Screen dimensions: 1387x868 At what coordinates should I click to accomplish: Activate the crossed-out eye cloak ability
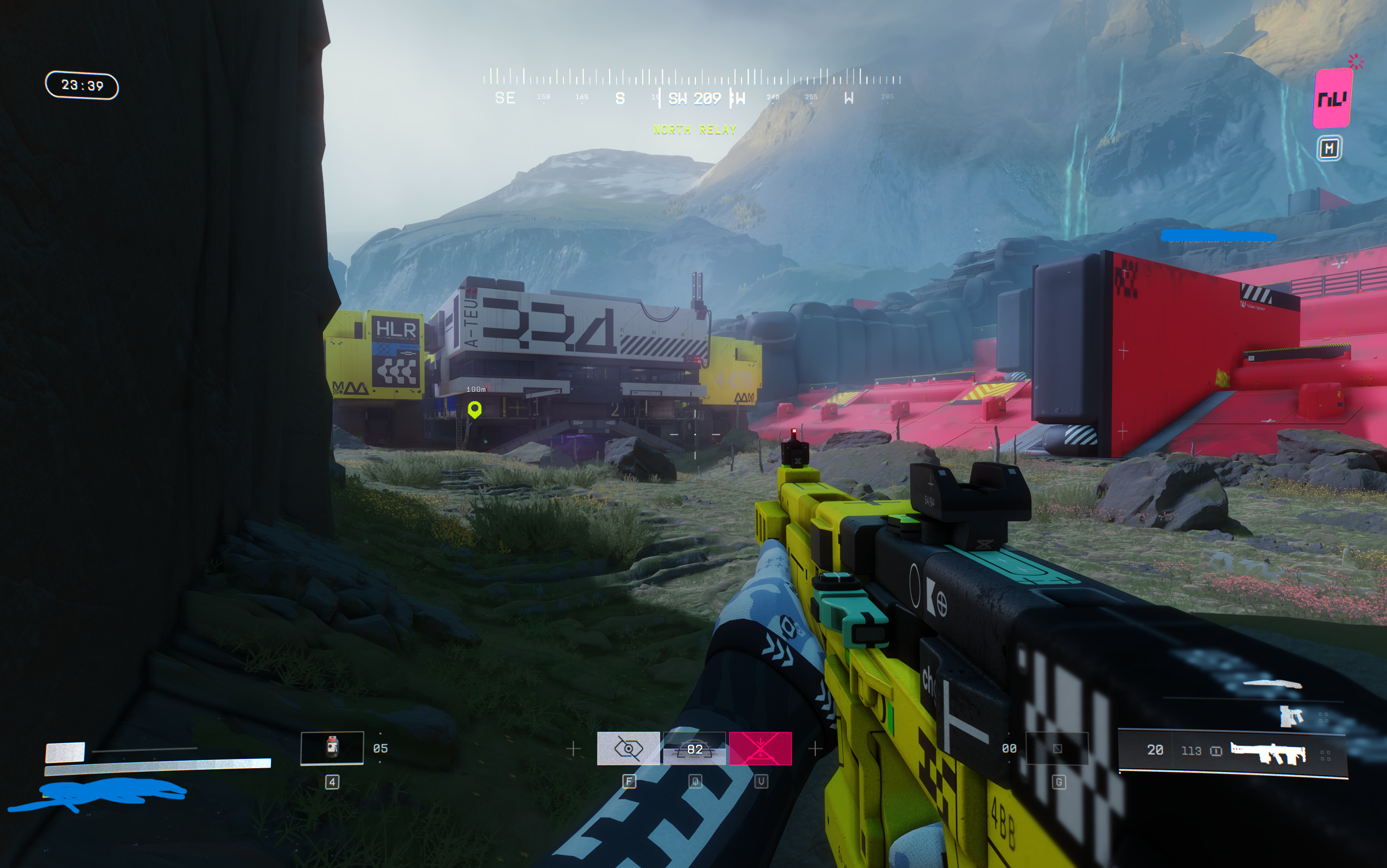(628, 749)
